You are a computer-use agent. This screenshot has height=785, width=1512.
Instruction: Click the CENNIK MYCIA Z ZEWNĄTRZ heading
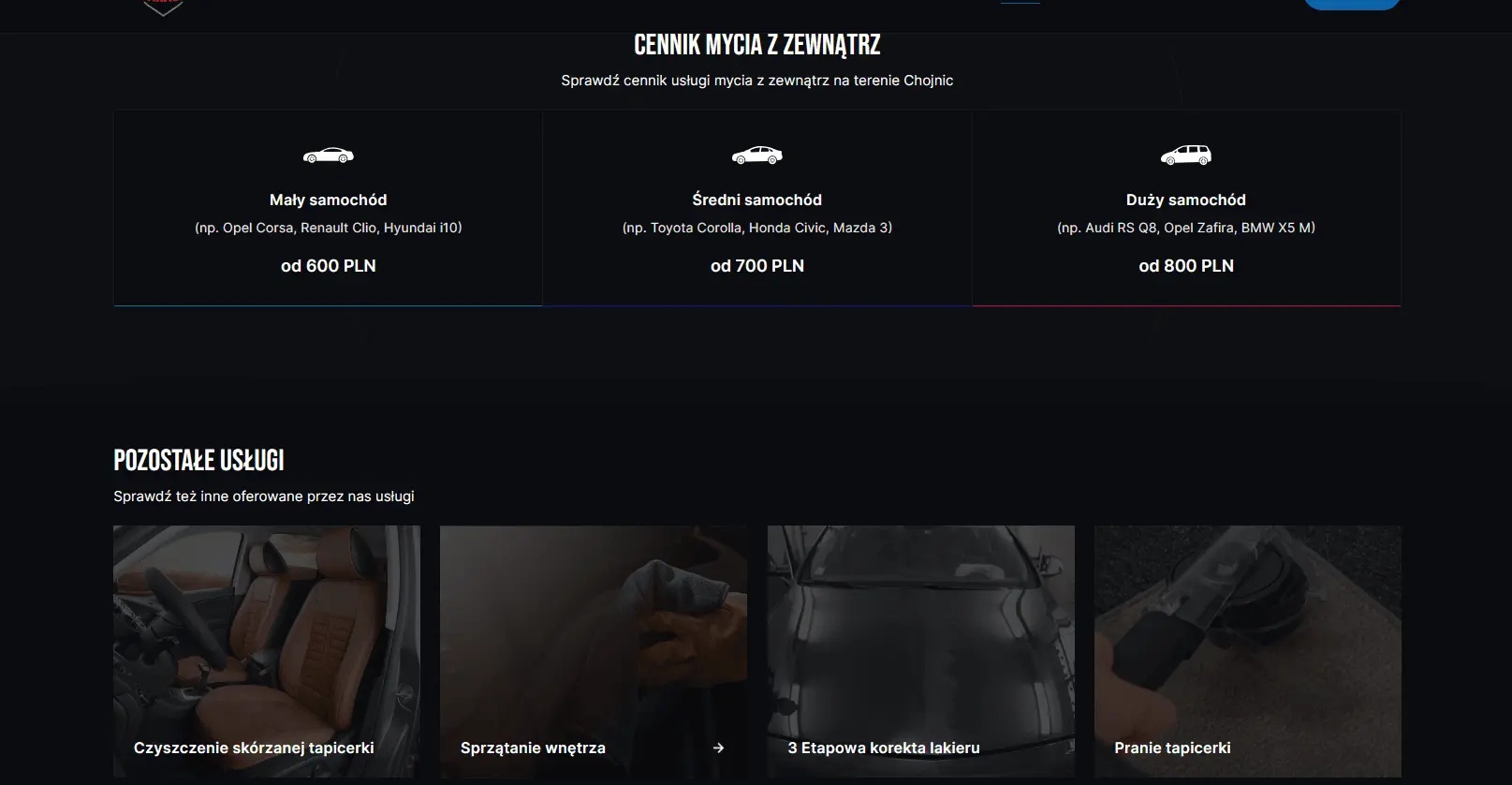tap(756, 43)
